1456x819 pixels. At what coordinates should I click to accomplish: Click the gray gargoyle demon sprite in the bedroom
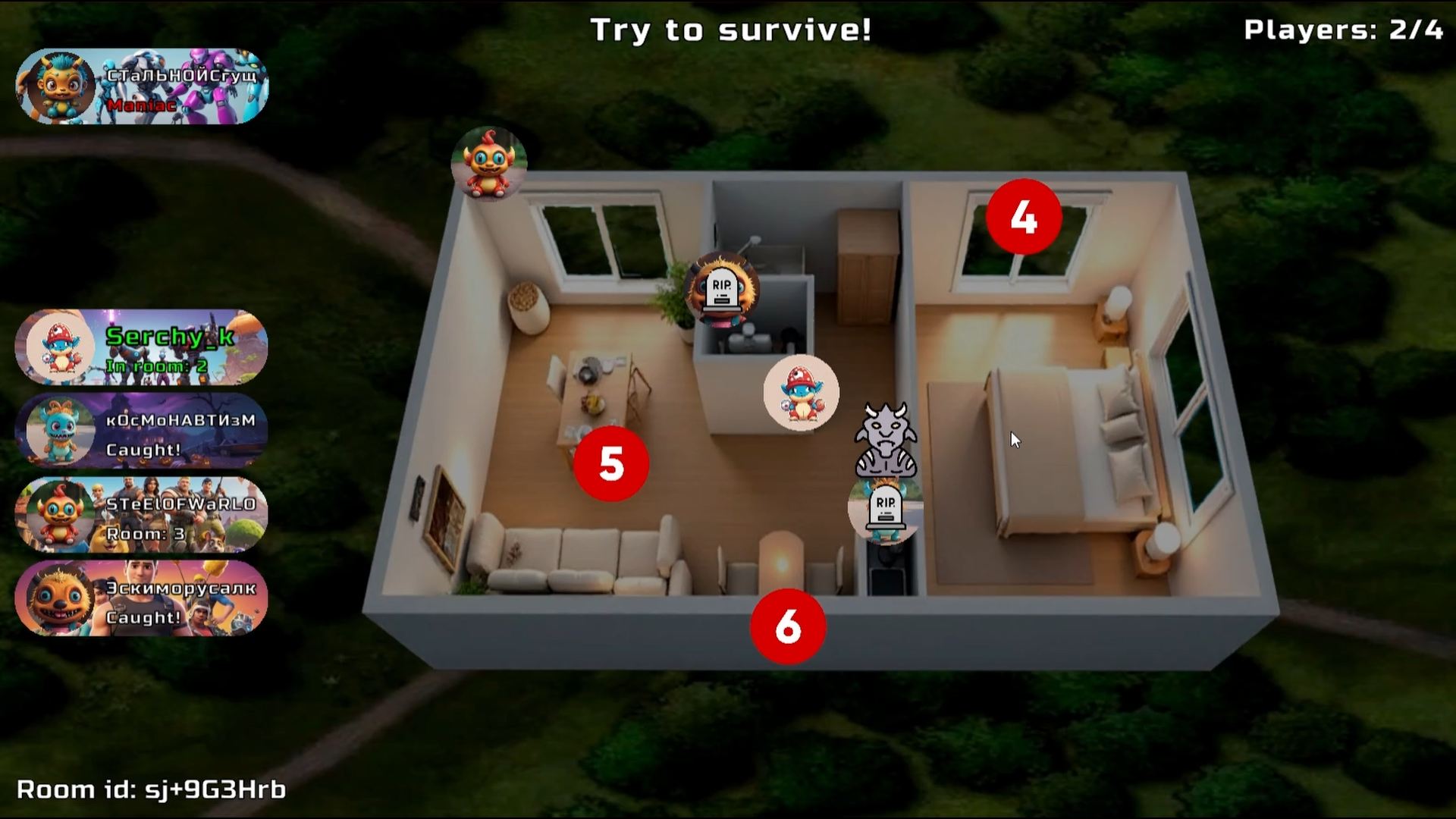coord(887,440)
